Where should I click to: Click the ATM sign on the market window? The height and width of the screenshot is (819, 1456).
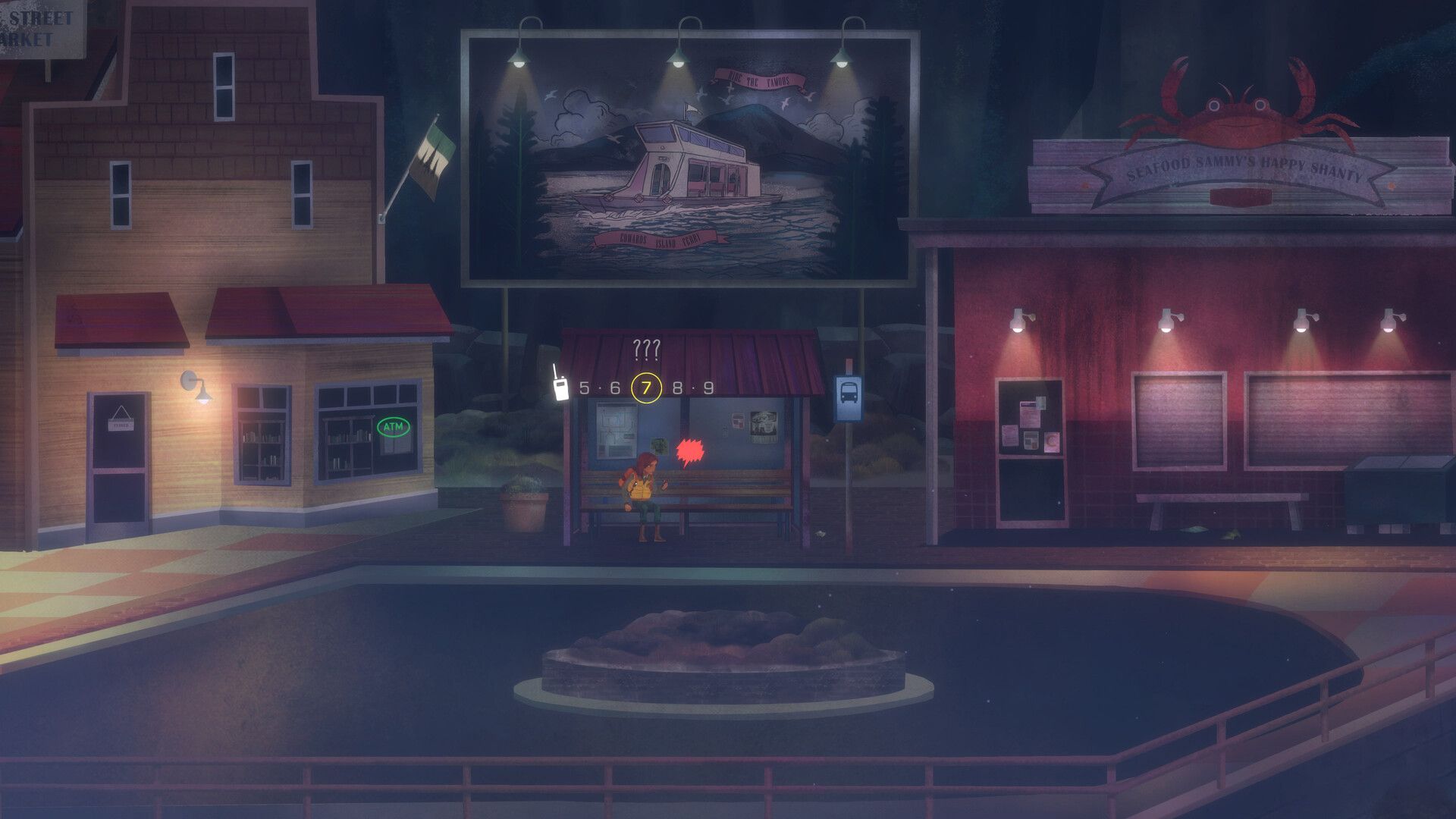(395, 428)
